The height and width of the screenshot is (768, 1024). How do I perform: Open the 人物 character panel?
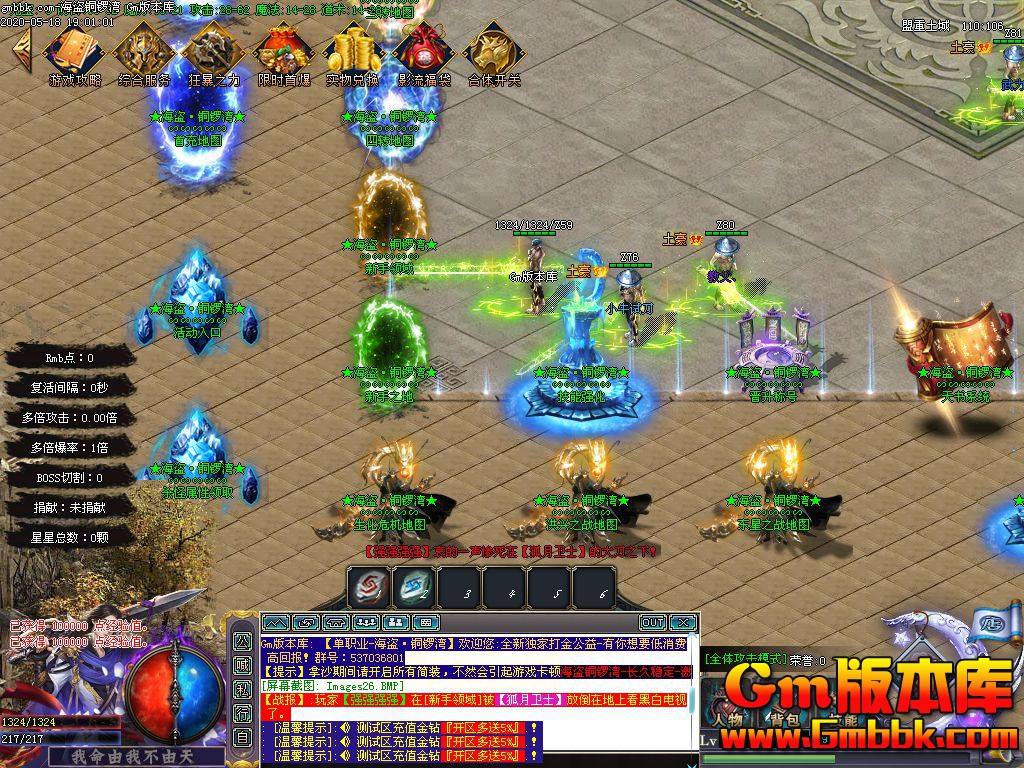click(728, 718)
